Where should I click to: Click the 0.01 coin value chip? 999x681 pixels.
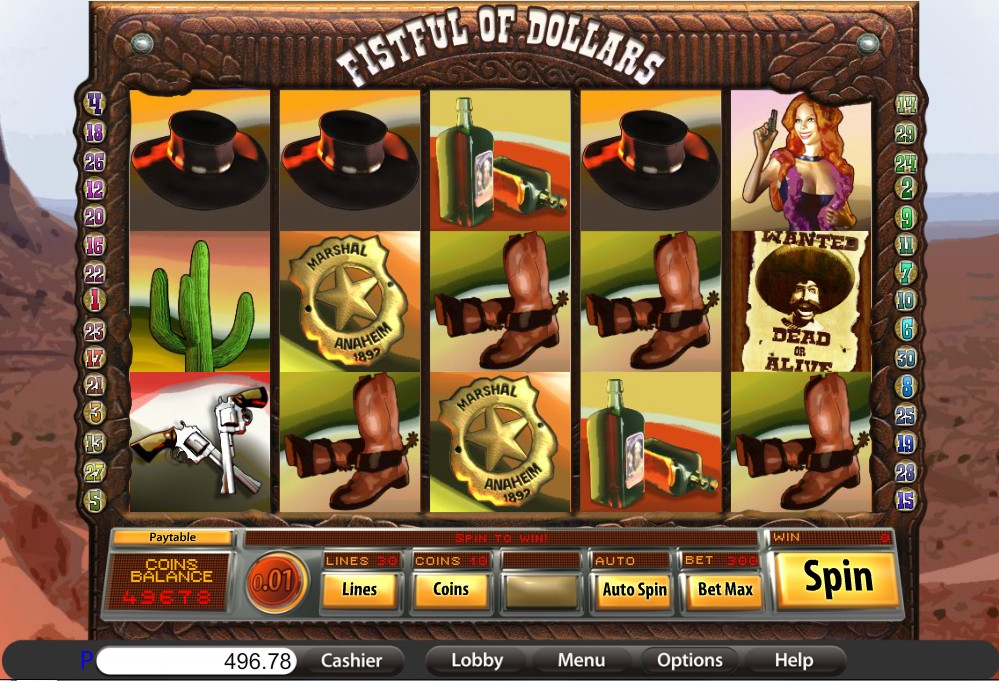click(x=276, y=582)
